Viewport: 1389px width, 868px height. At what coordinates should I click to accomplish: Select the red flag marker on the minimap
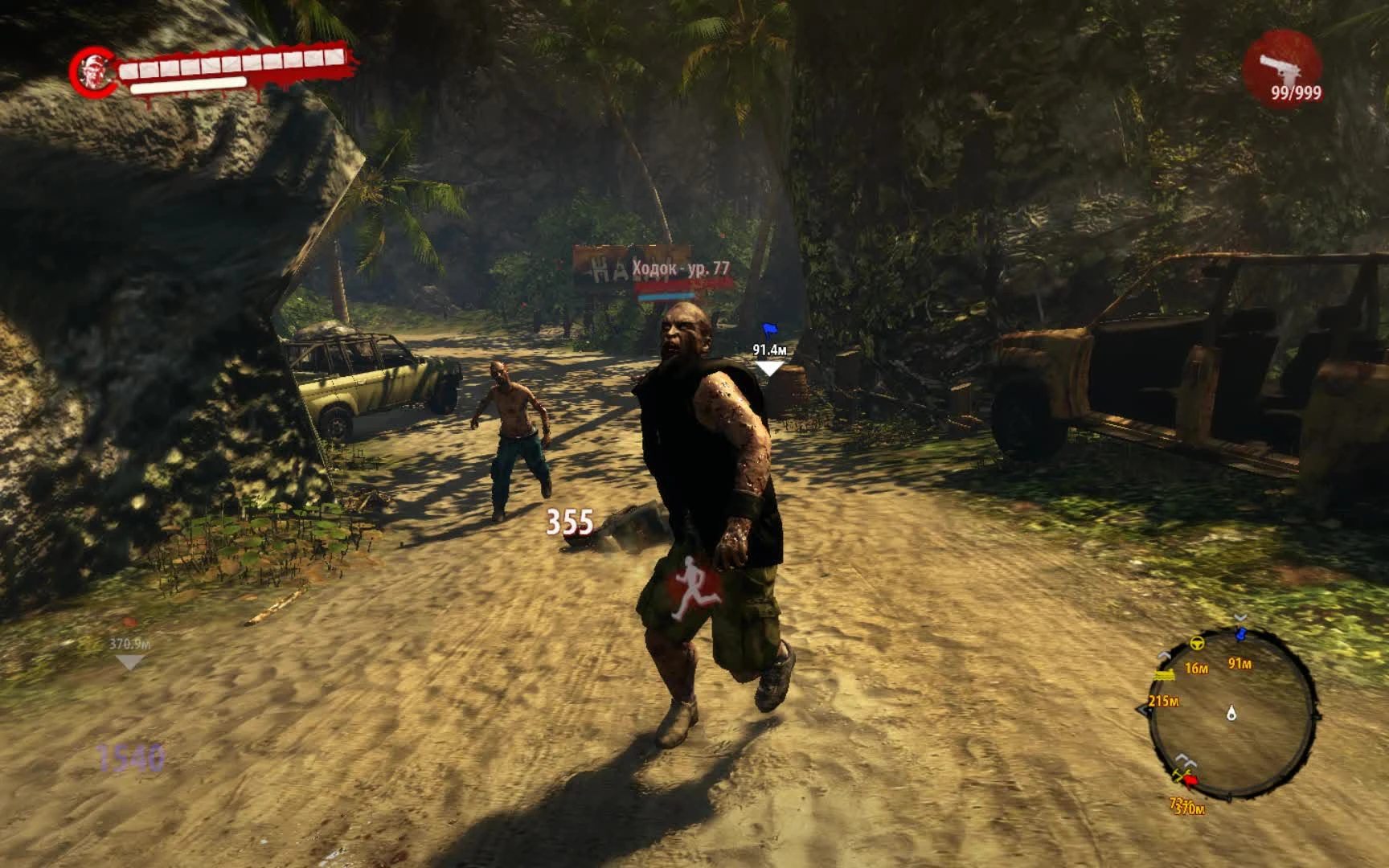point(1190,780)
